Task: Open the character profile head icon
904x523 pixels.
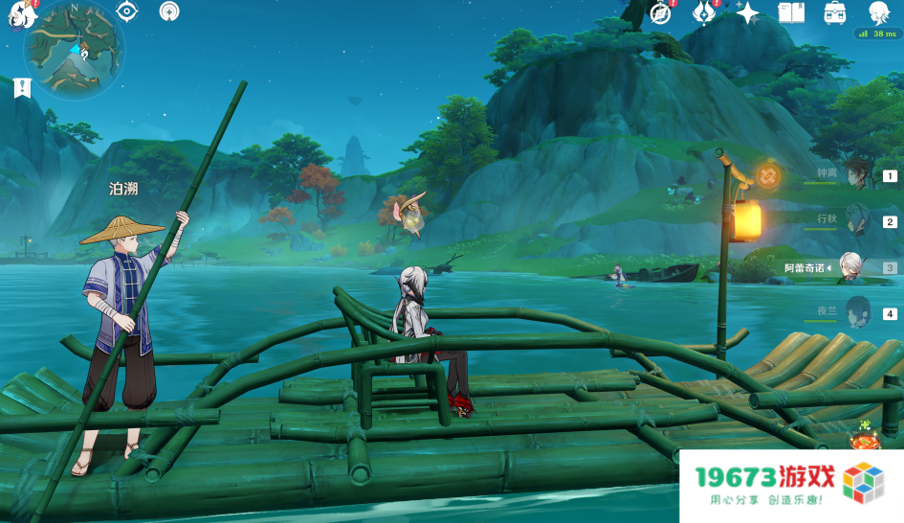Action: (879, 12)
